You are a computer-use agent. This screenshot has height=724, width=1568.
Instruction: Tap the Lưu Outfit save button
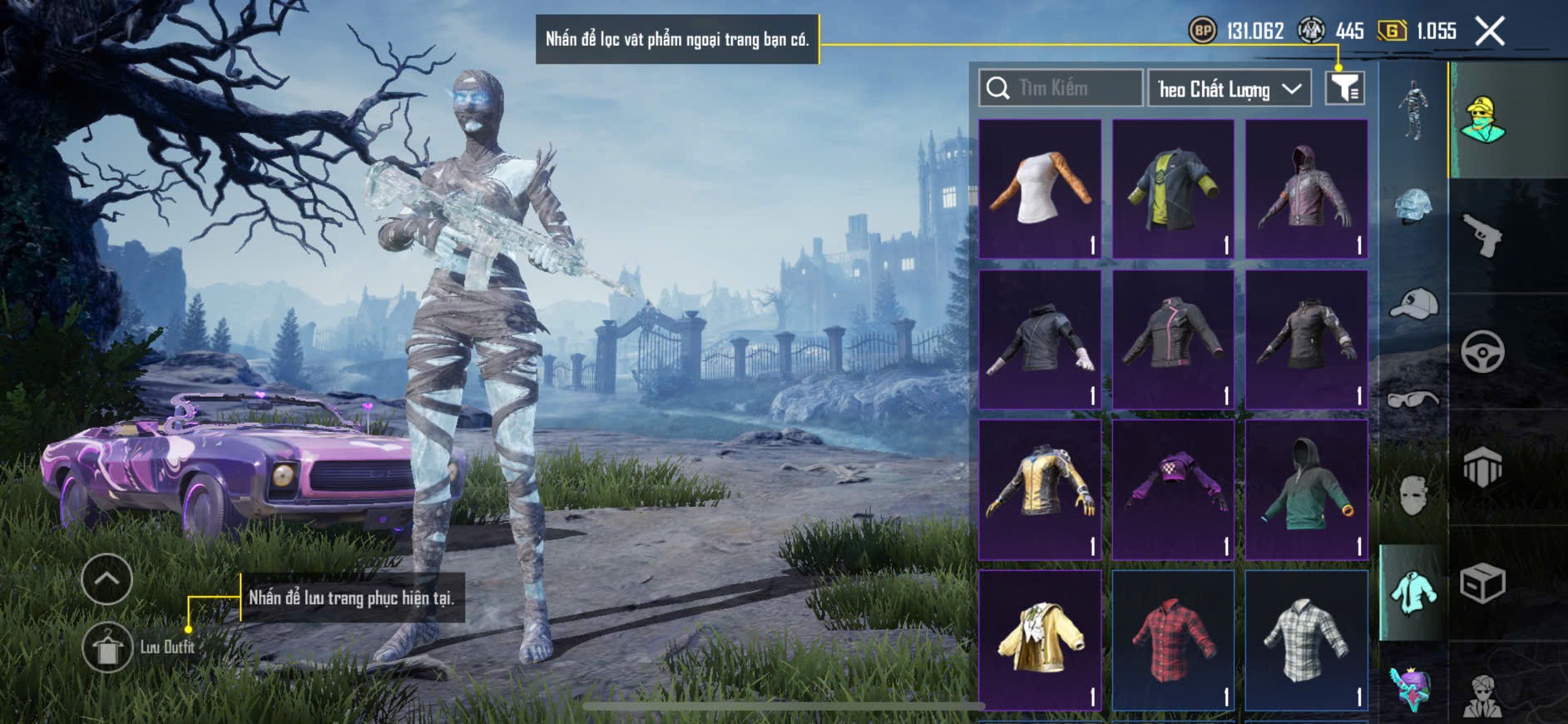point(107,647)
